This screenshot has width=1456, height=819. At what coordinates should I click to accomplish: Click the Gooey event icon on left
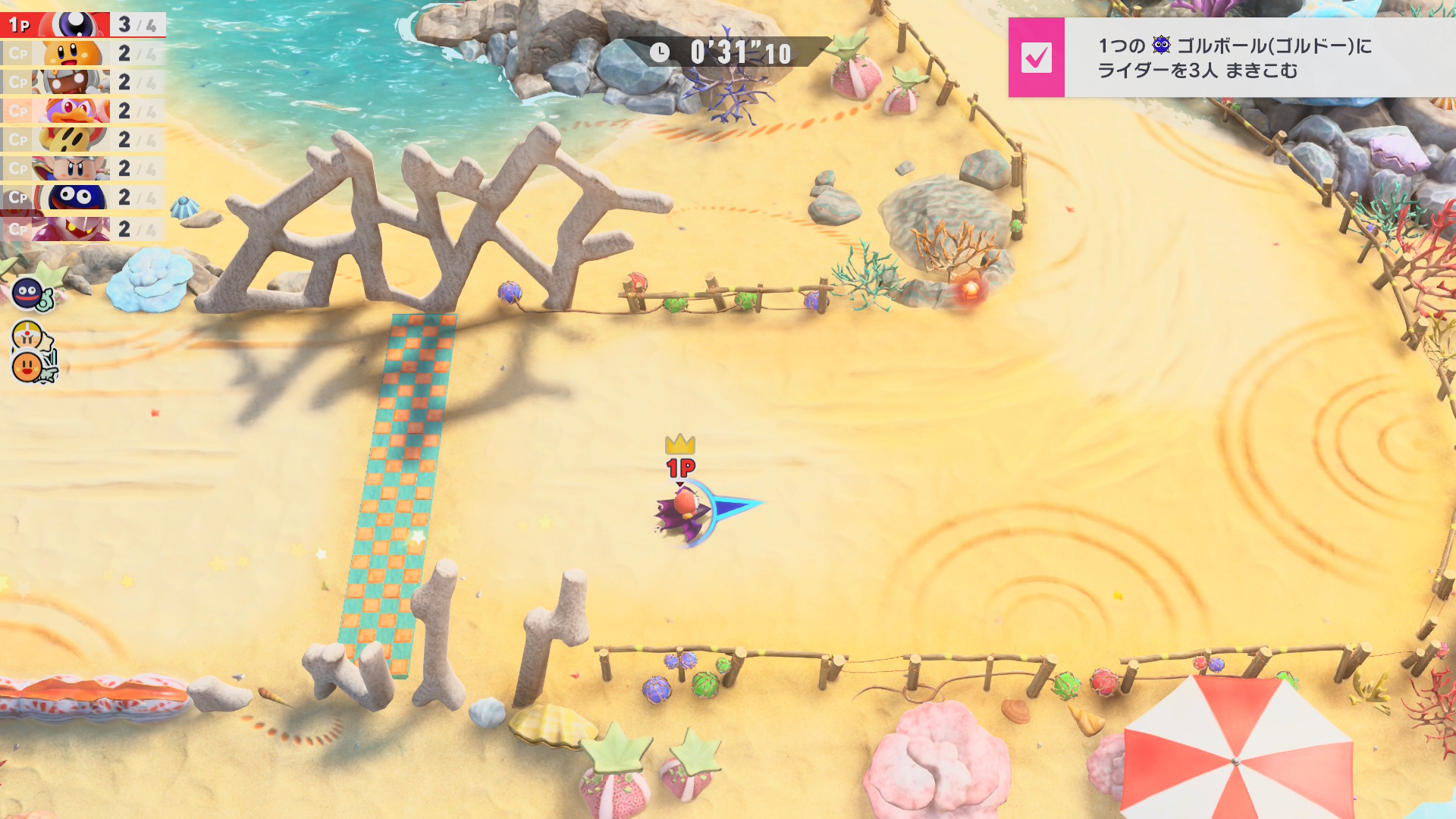click(x=29, y=293)
